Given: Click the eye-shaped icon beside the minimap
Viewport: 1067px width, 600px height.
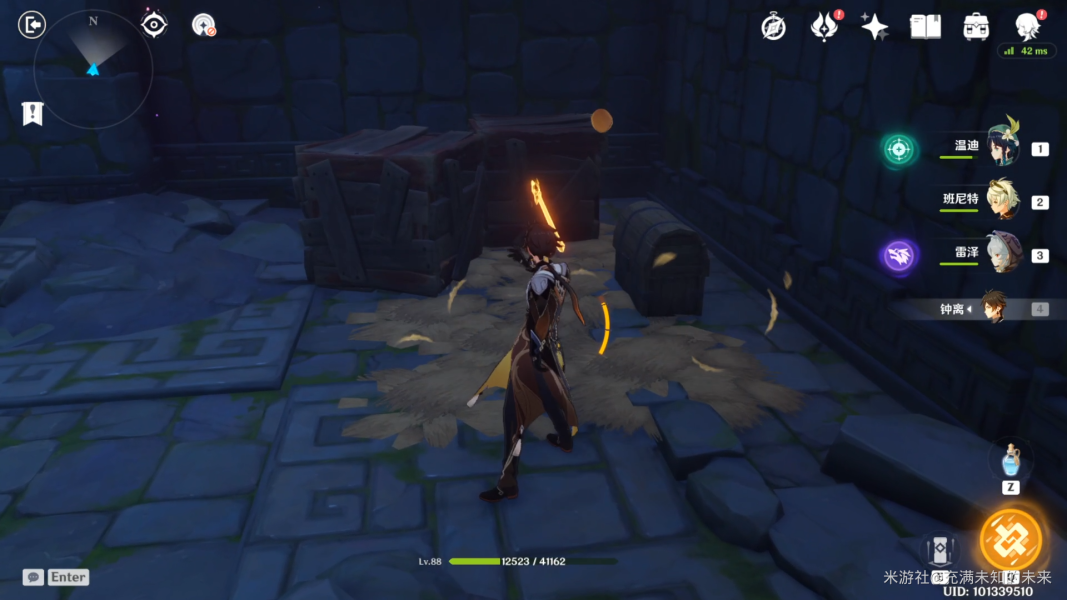Looking at the screenshot, I should click(154, 24).
